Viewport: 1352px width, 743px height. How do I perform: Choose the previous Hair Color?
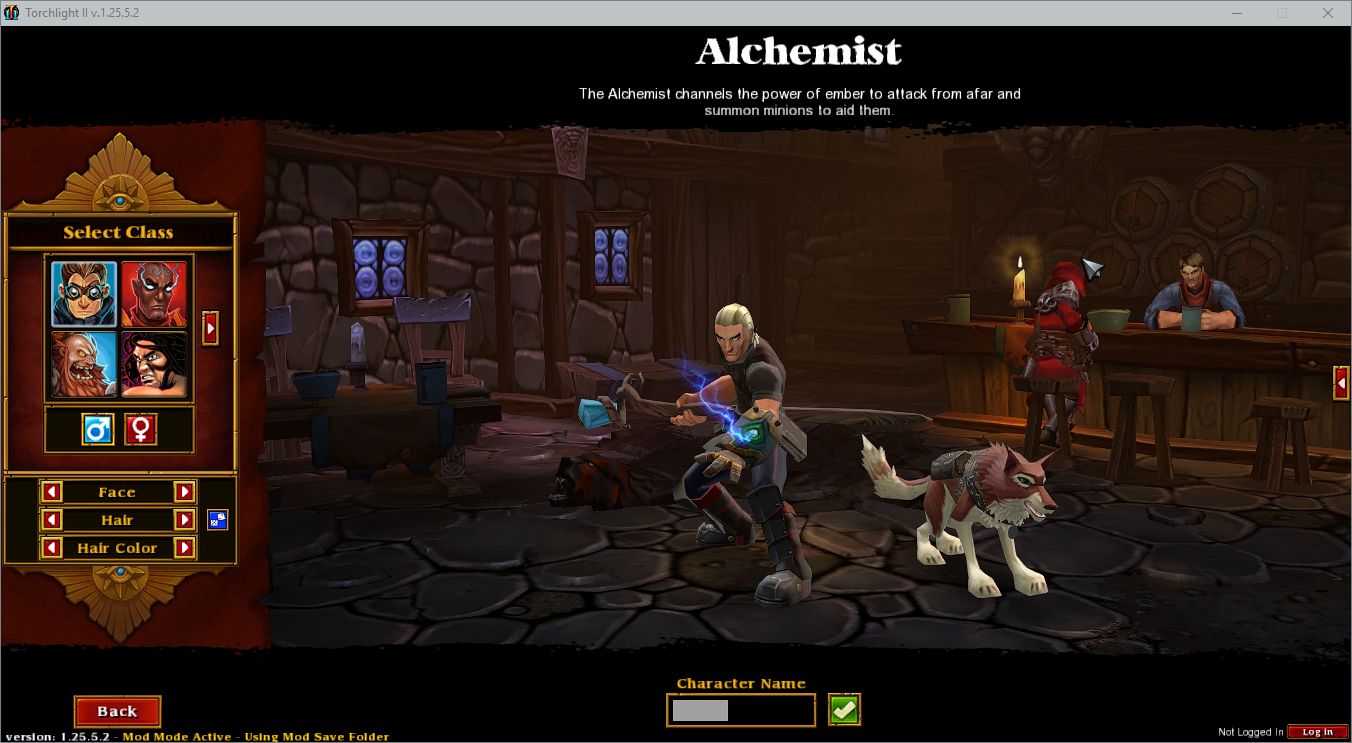pos(52,547)
